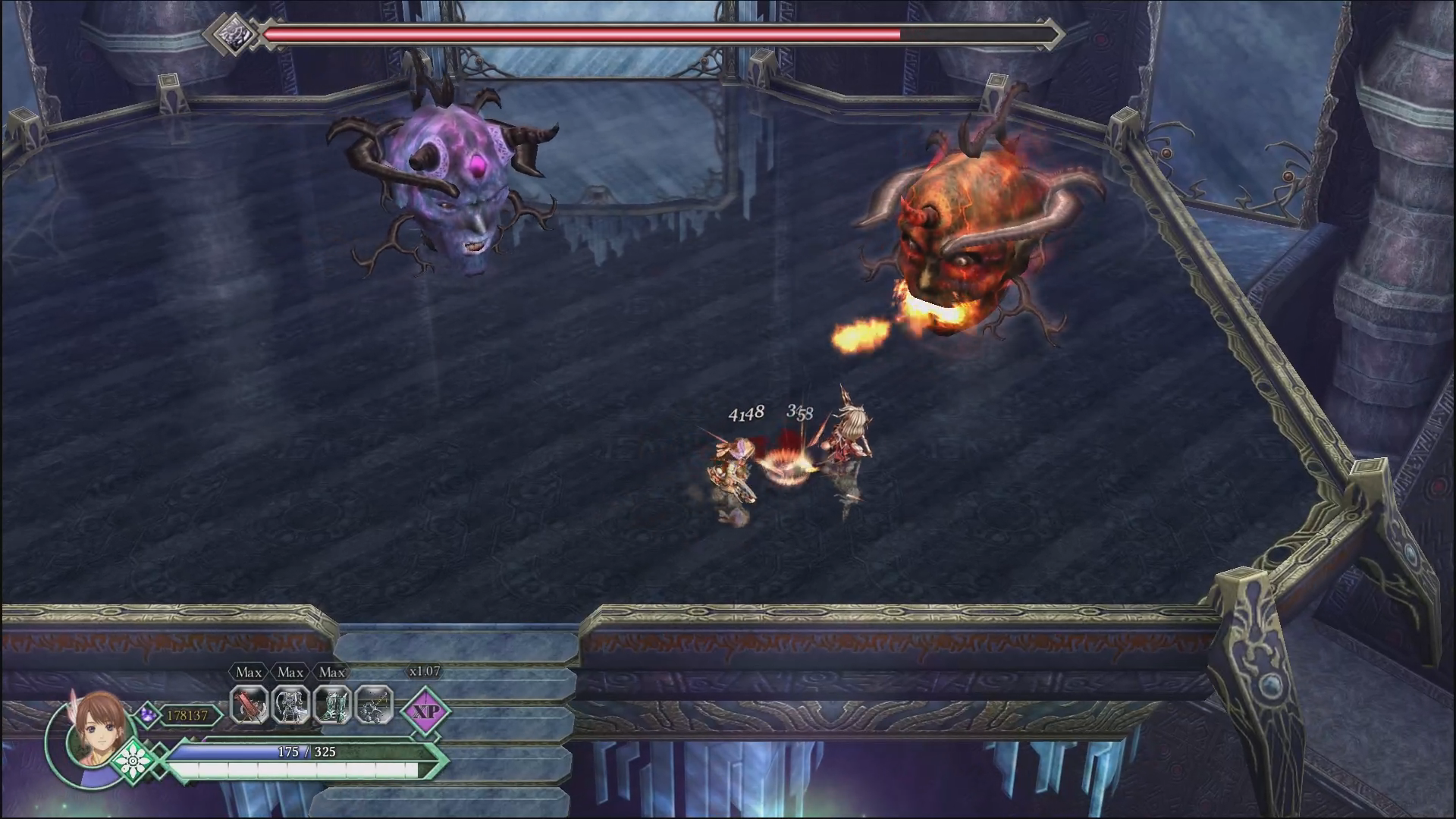Image resolution: width=1456 pixels, height=819 pixels.
Task: Click the brown-haired character portrait
Action: click(96, 730)
